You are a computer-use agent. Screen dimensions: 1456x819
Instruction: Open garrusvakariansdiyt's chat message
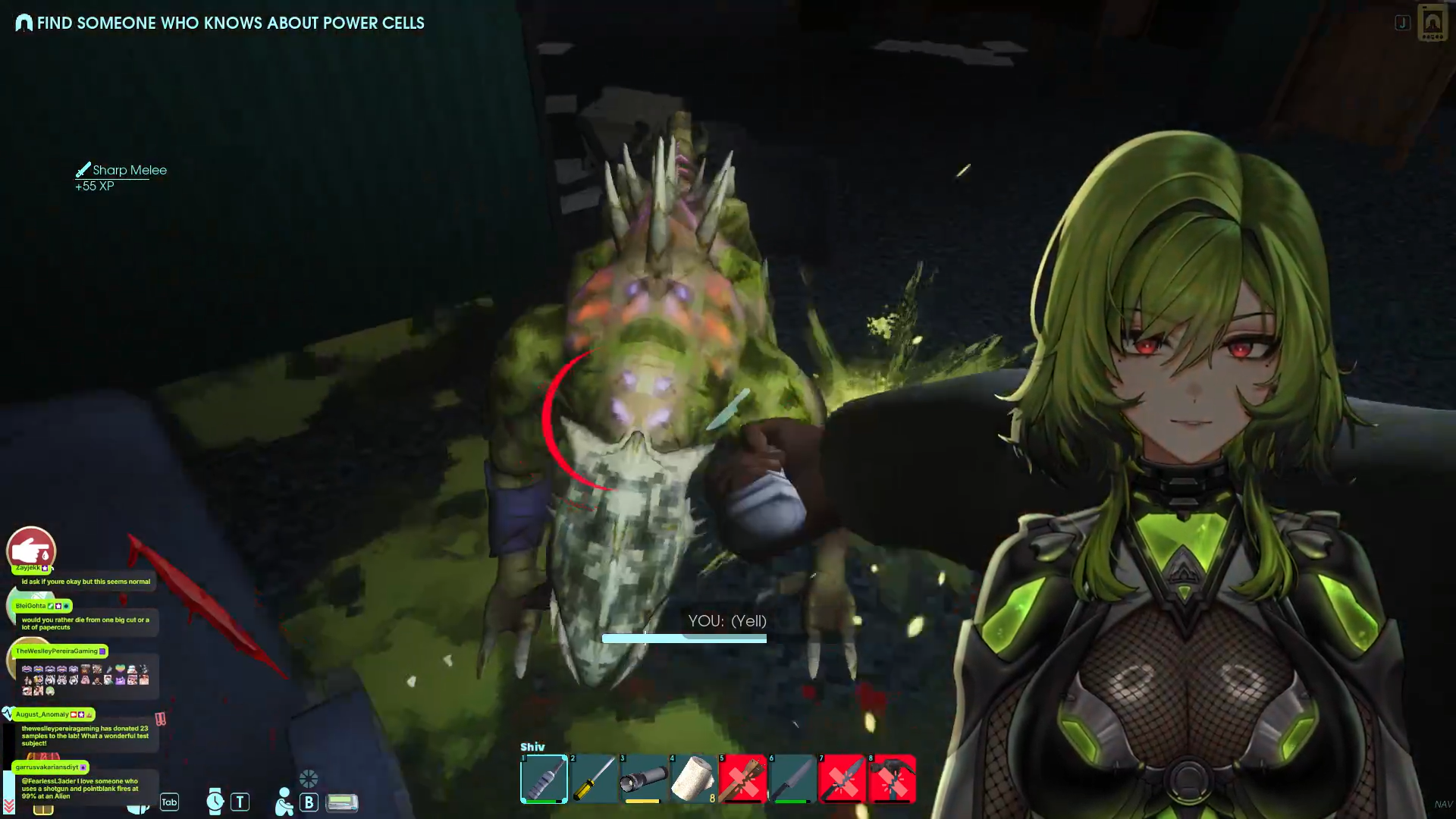coord(80,788)
